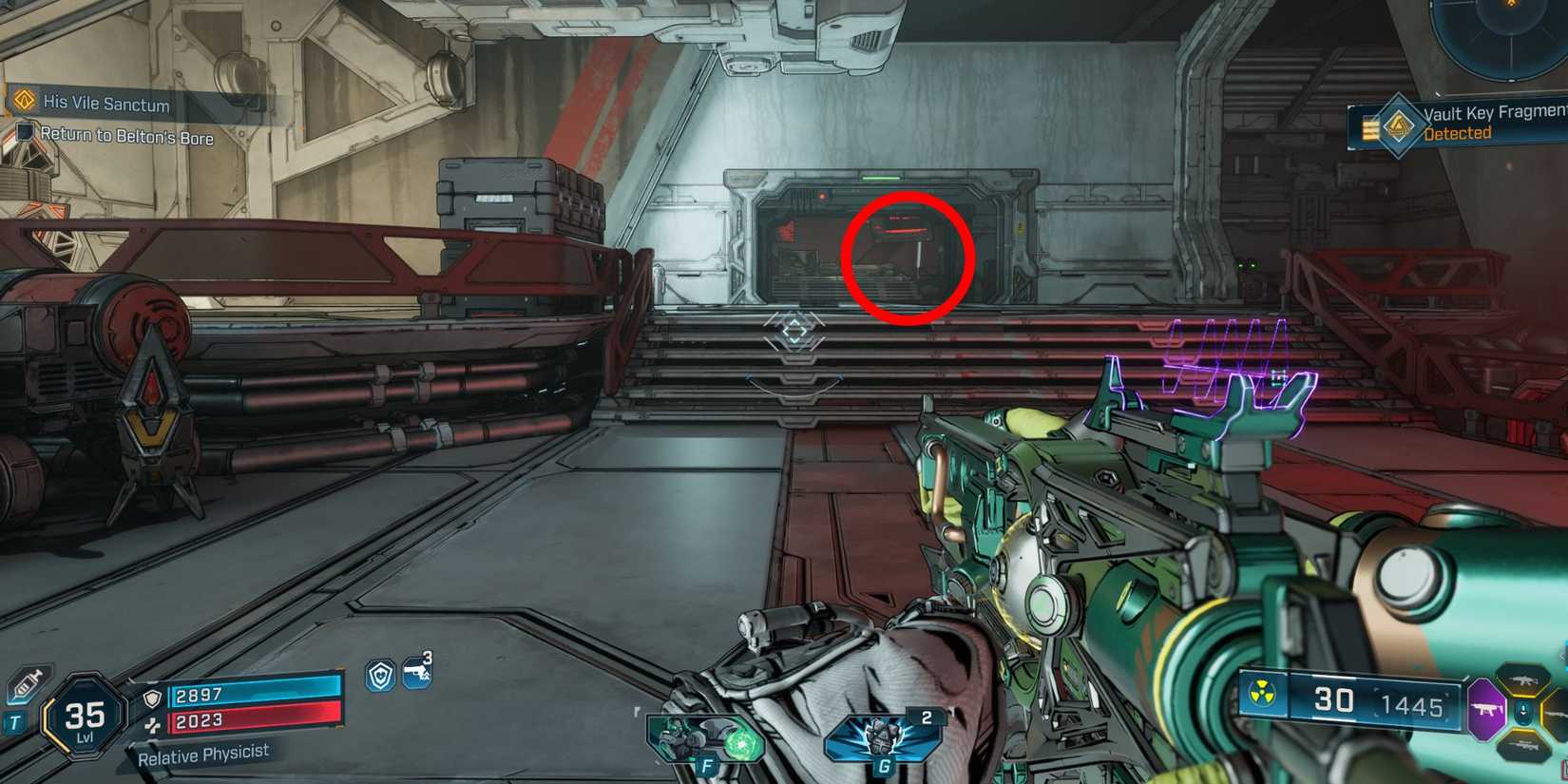The image size is (1568, 784).
Task: Click the purple SMG weapon slot icon
Action: pos(1485,709)
